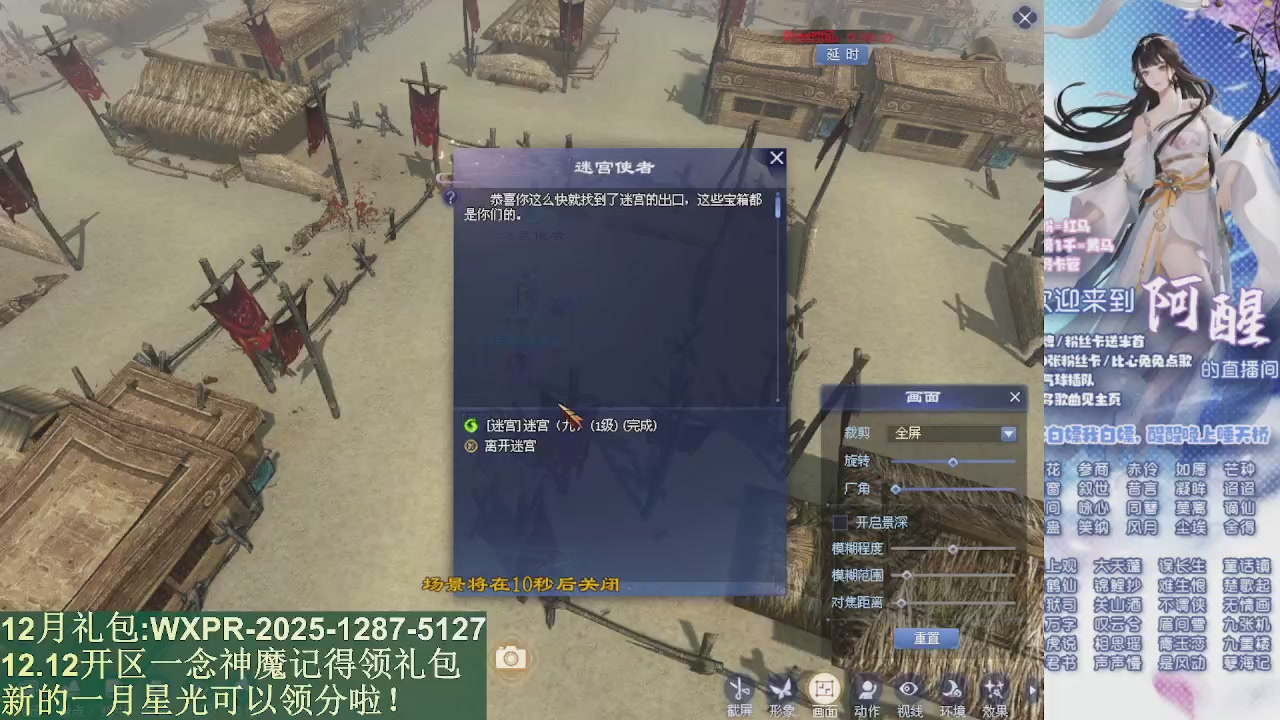Enable the 开启景深 depth-of-field checkbox
This screenshot has width=1280, height=720.
840,522
